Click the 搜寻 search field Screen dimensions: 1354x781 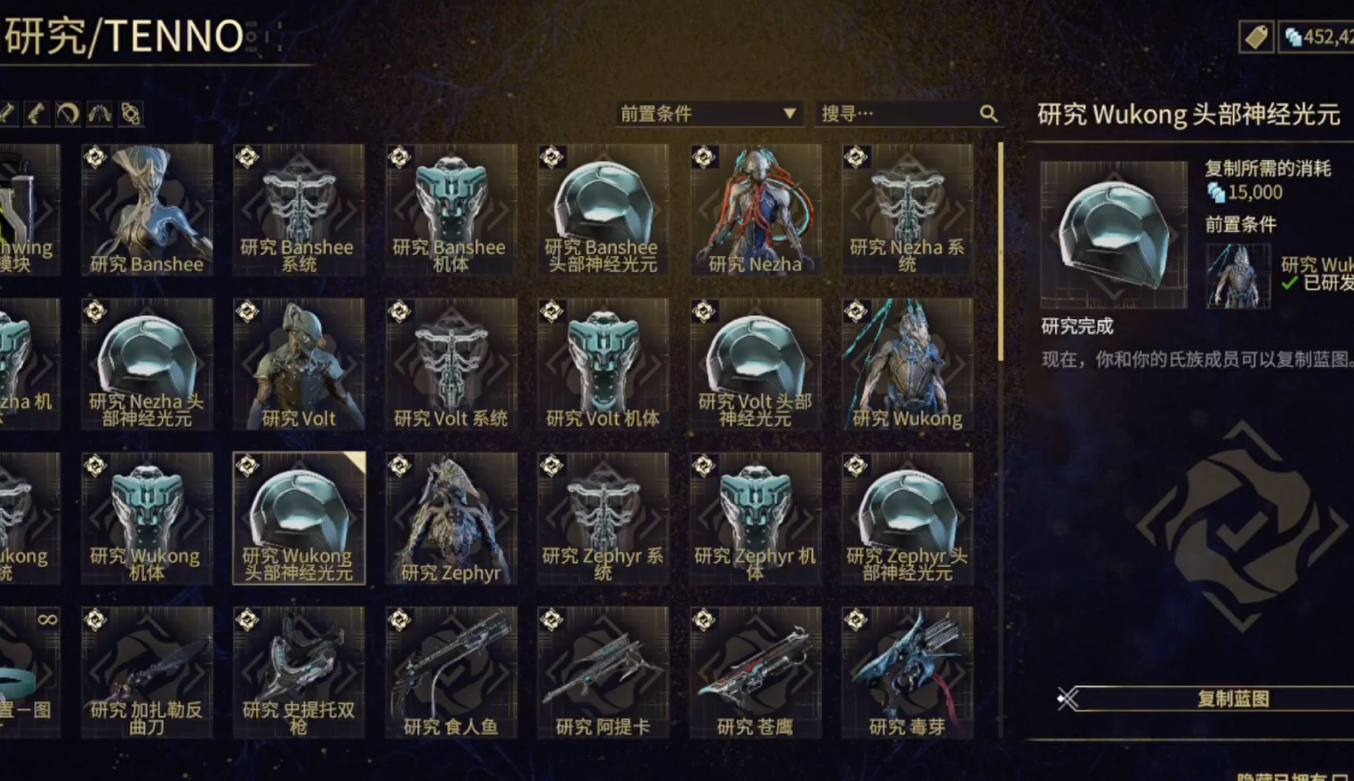898,114
